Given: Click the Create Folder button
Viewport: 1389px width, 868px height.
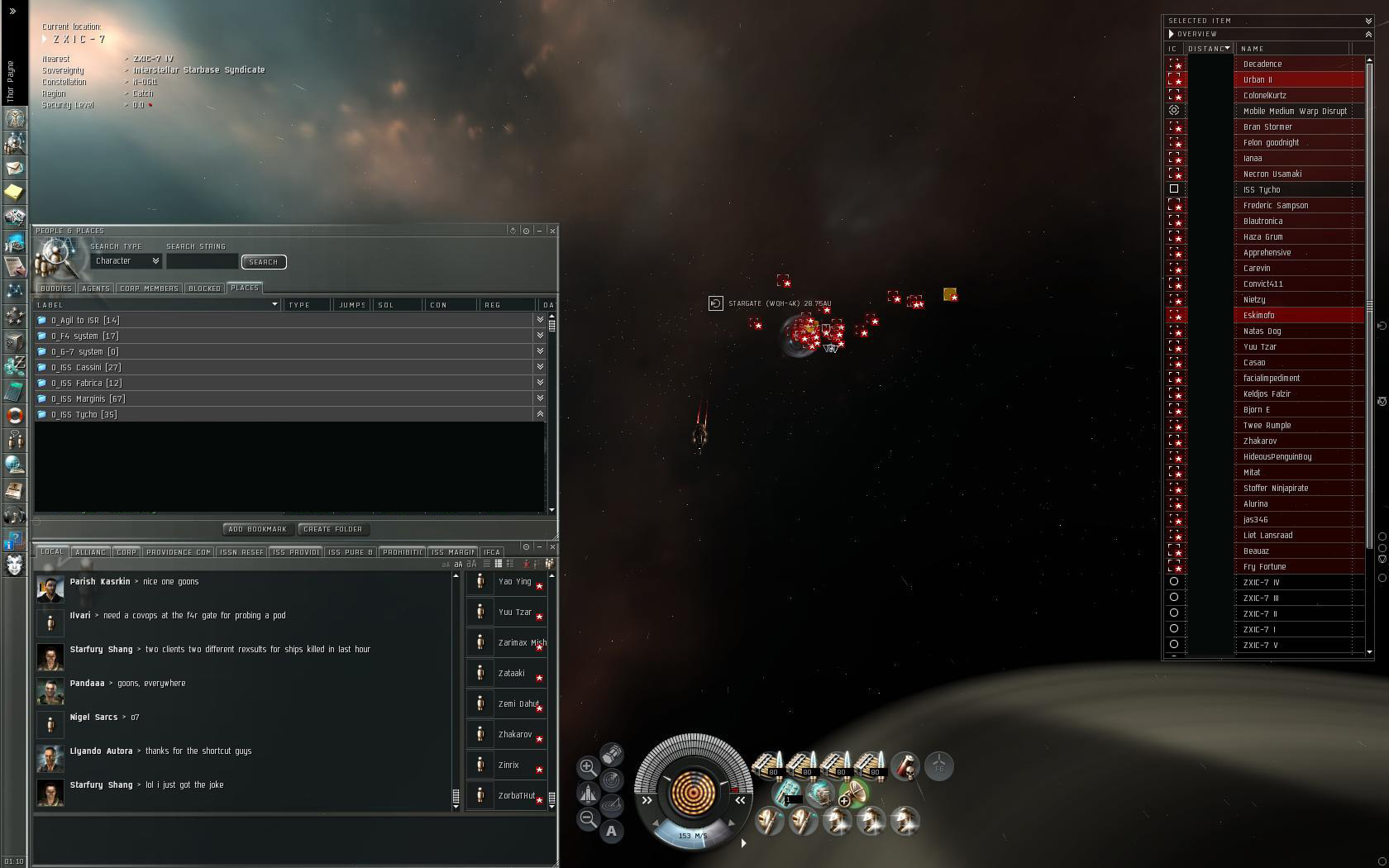Looking at the screenshot, I should click(332, 529).
